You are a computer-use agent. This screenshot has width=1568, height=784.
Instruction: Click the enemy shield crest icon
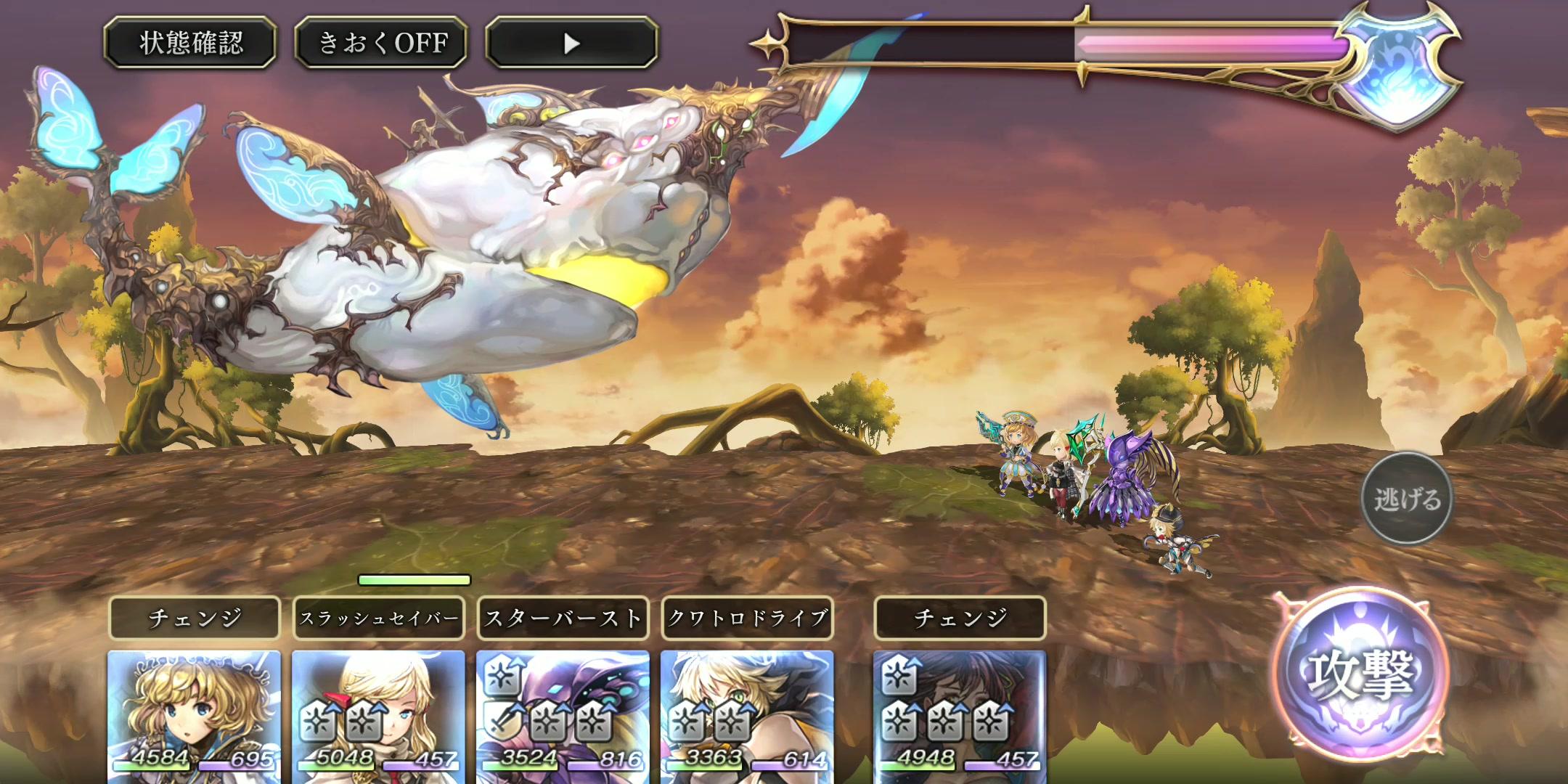point(1397,70)
